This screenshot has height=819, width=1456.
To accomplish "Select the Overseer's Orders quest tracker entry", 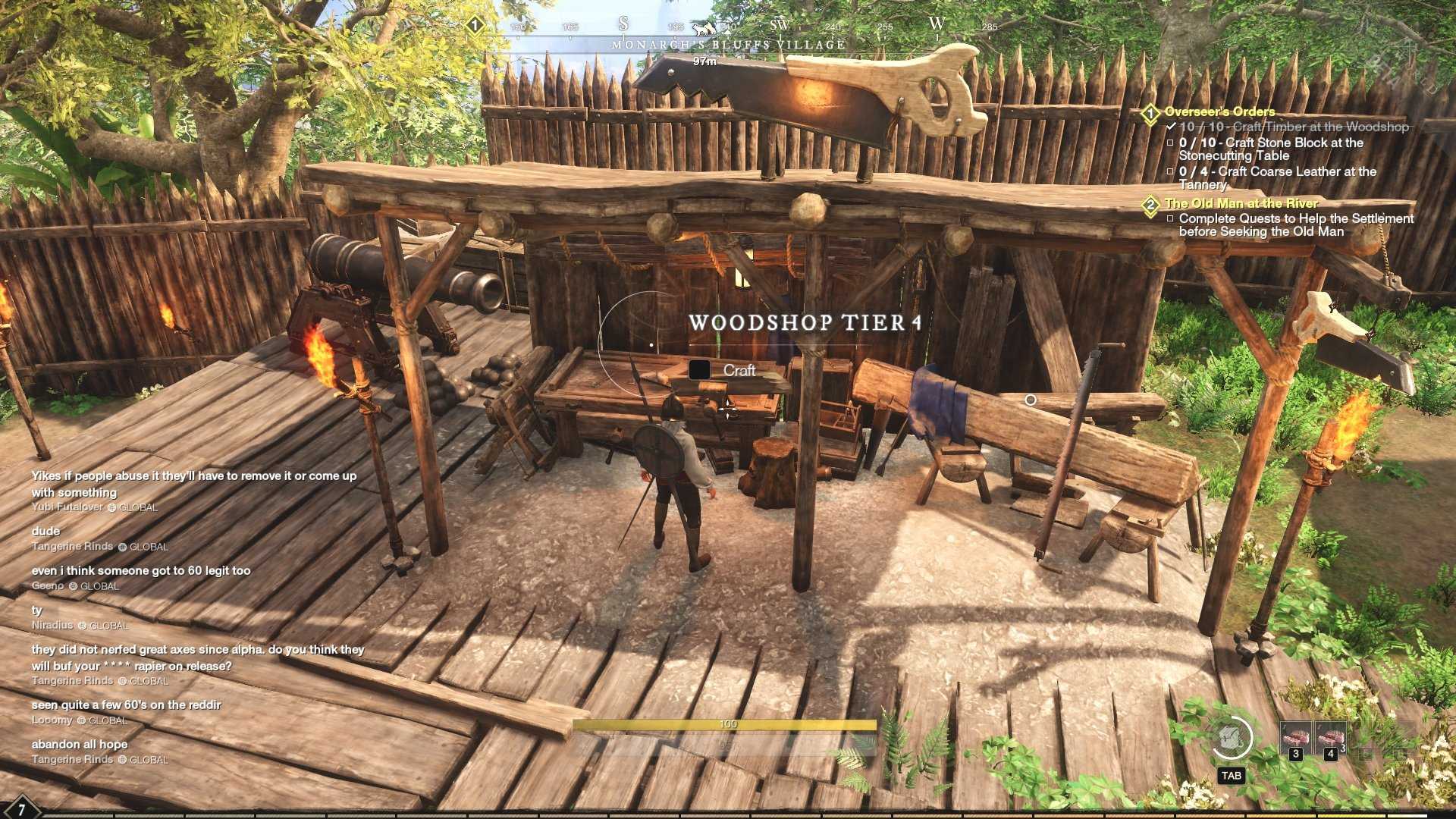I will click(1219, 111).
